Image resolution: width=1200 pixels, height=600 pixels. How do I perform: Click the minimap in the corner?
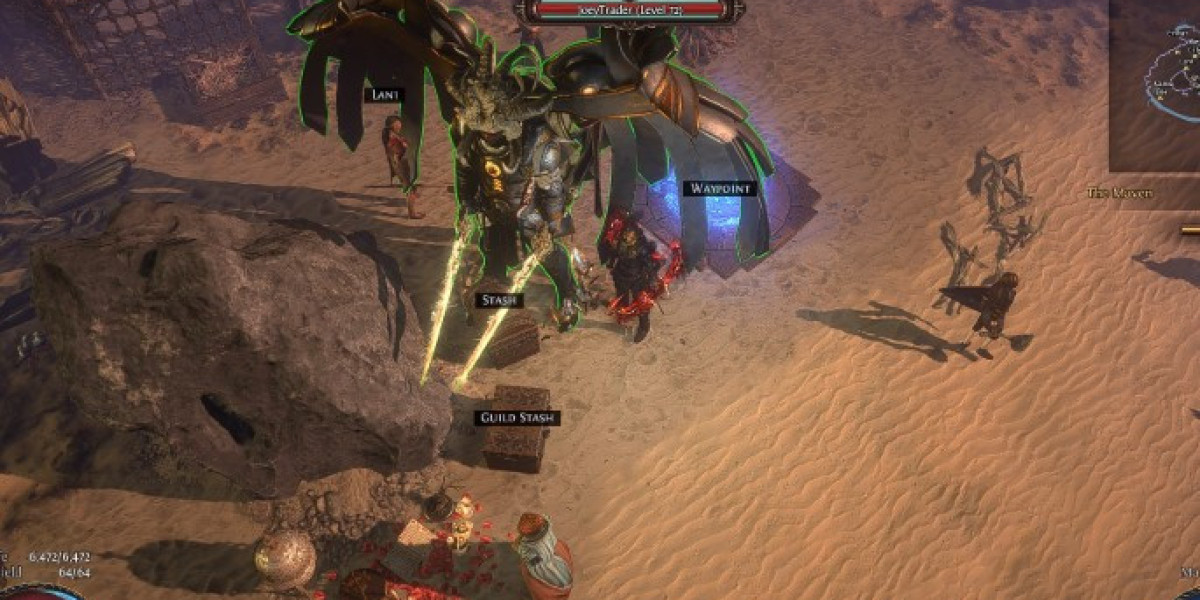tap(1155, 85)
